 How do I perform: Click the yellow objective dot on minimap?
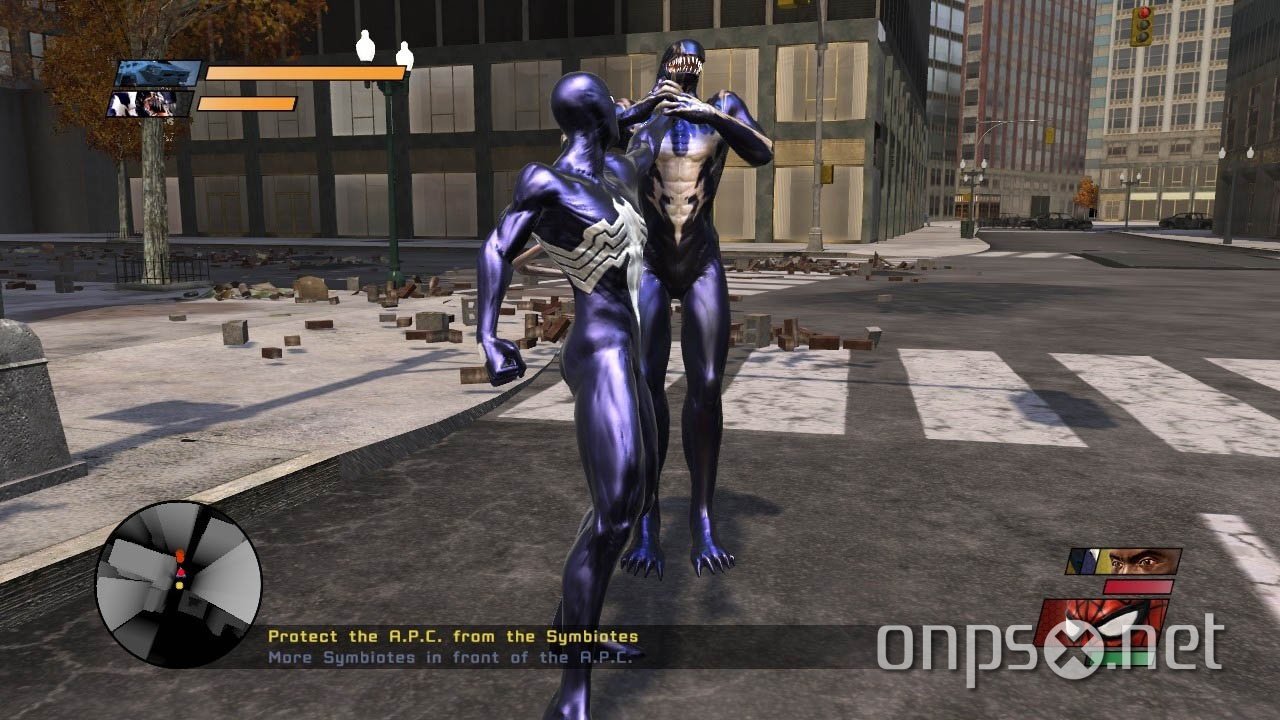tap(179, 585)
